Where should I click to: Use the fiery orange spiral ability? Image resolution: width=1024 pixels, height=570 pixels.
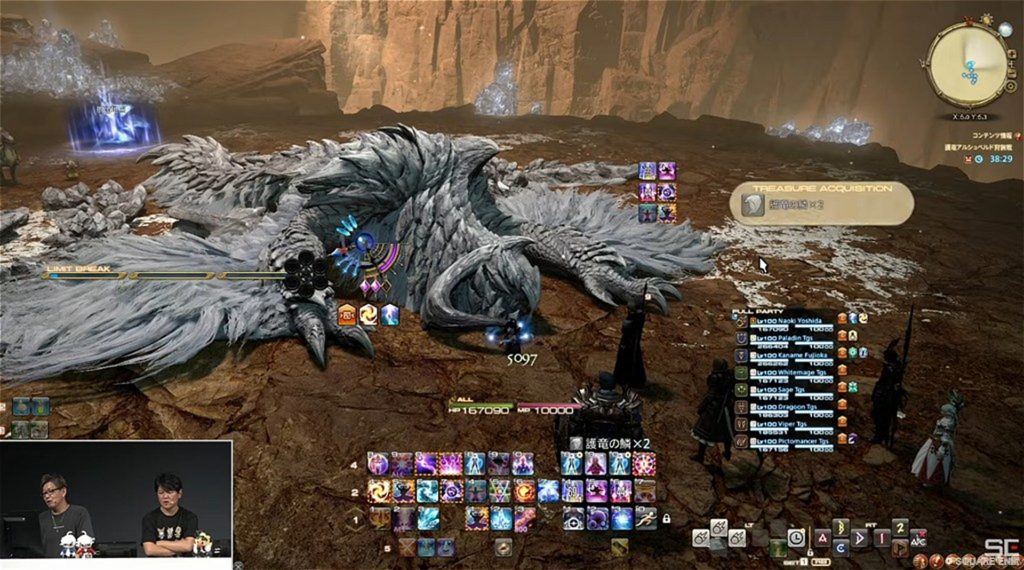coord(379,491)
